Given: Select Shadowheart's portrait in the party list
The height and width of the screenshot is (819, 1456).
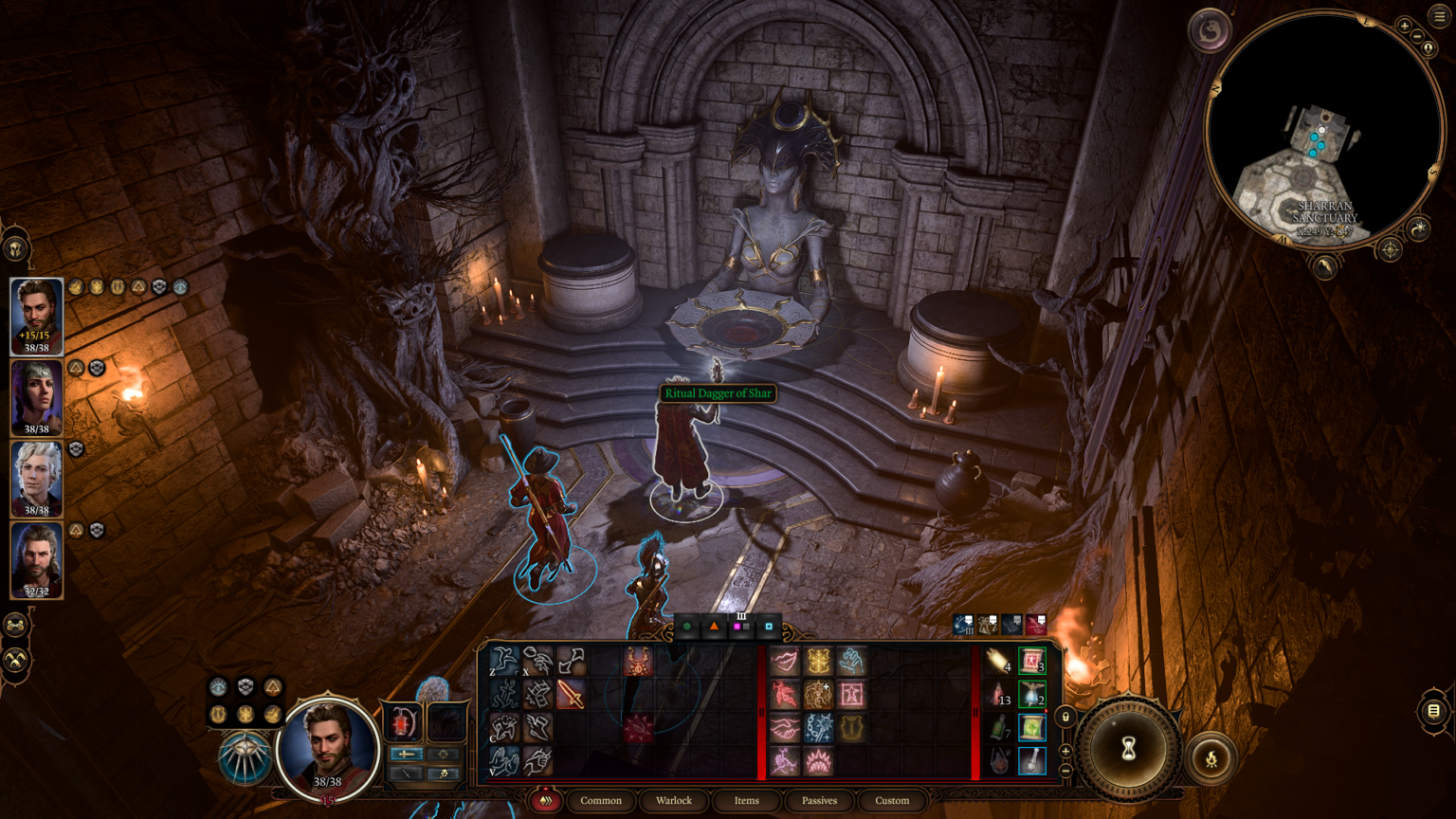Looking at the screenshot, I should pyautogui.click(x=36, y=398).
